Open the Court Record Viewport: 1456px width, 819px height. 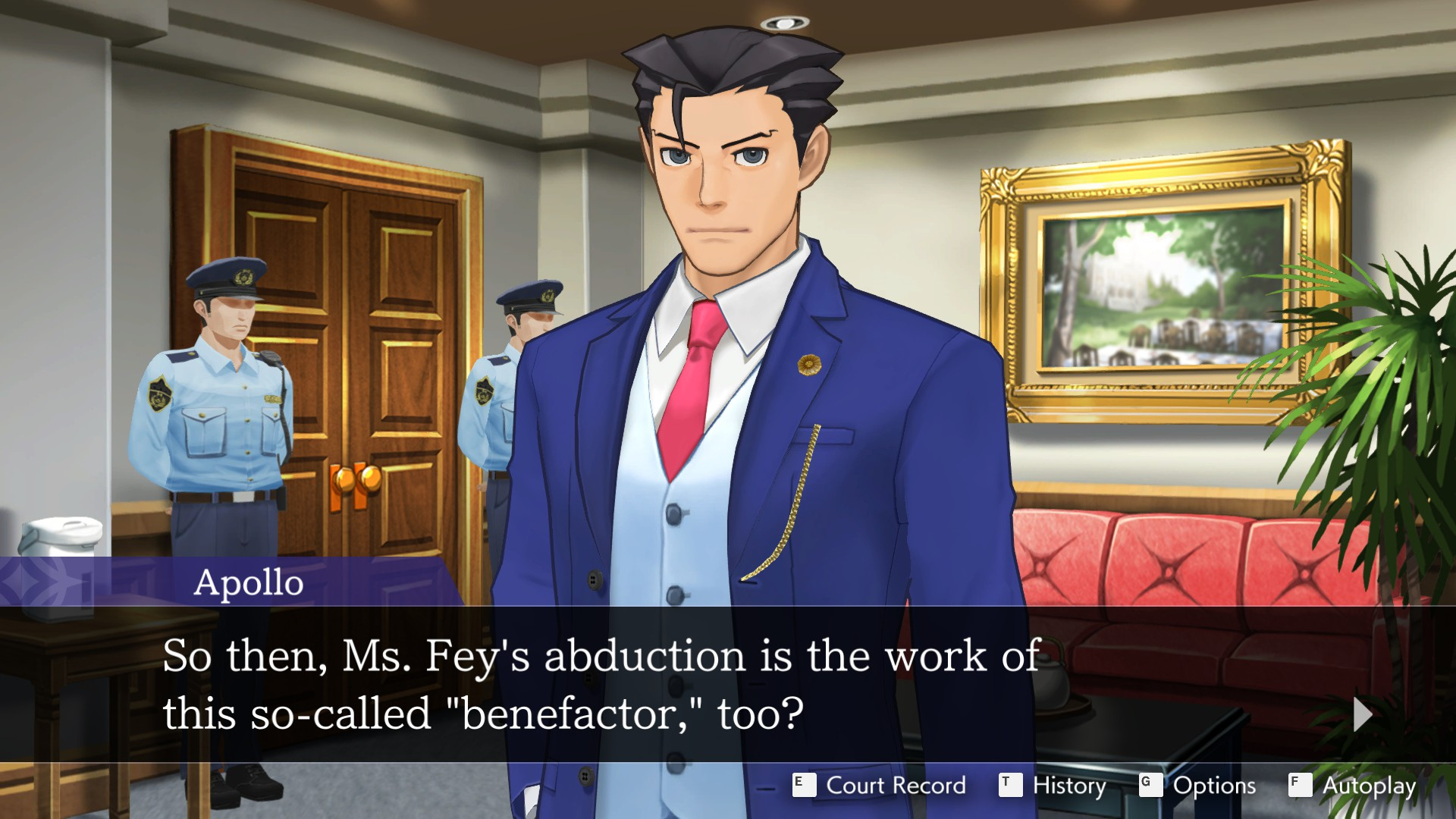click(880, 786)
